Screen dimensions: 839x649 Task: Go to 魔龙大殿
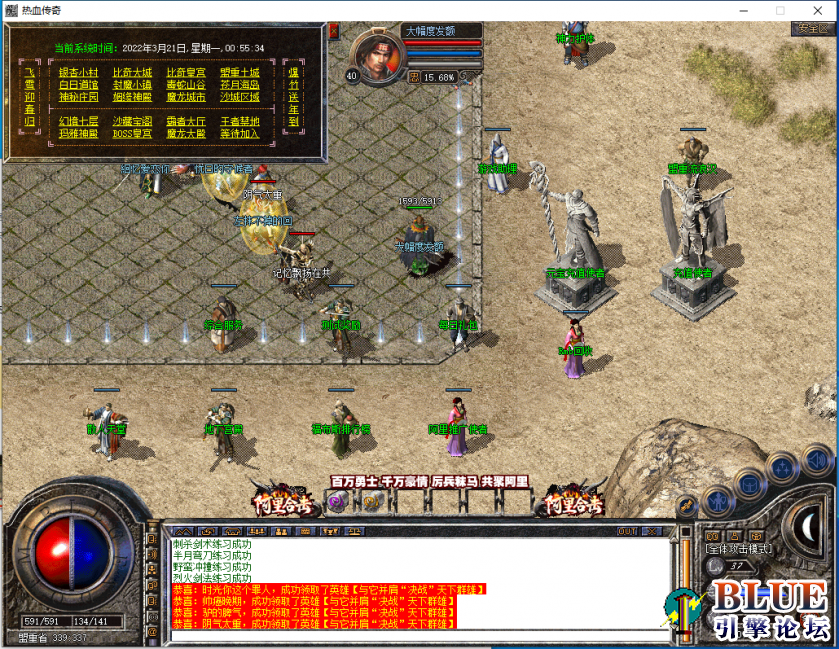(186, 133)
